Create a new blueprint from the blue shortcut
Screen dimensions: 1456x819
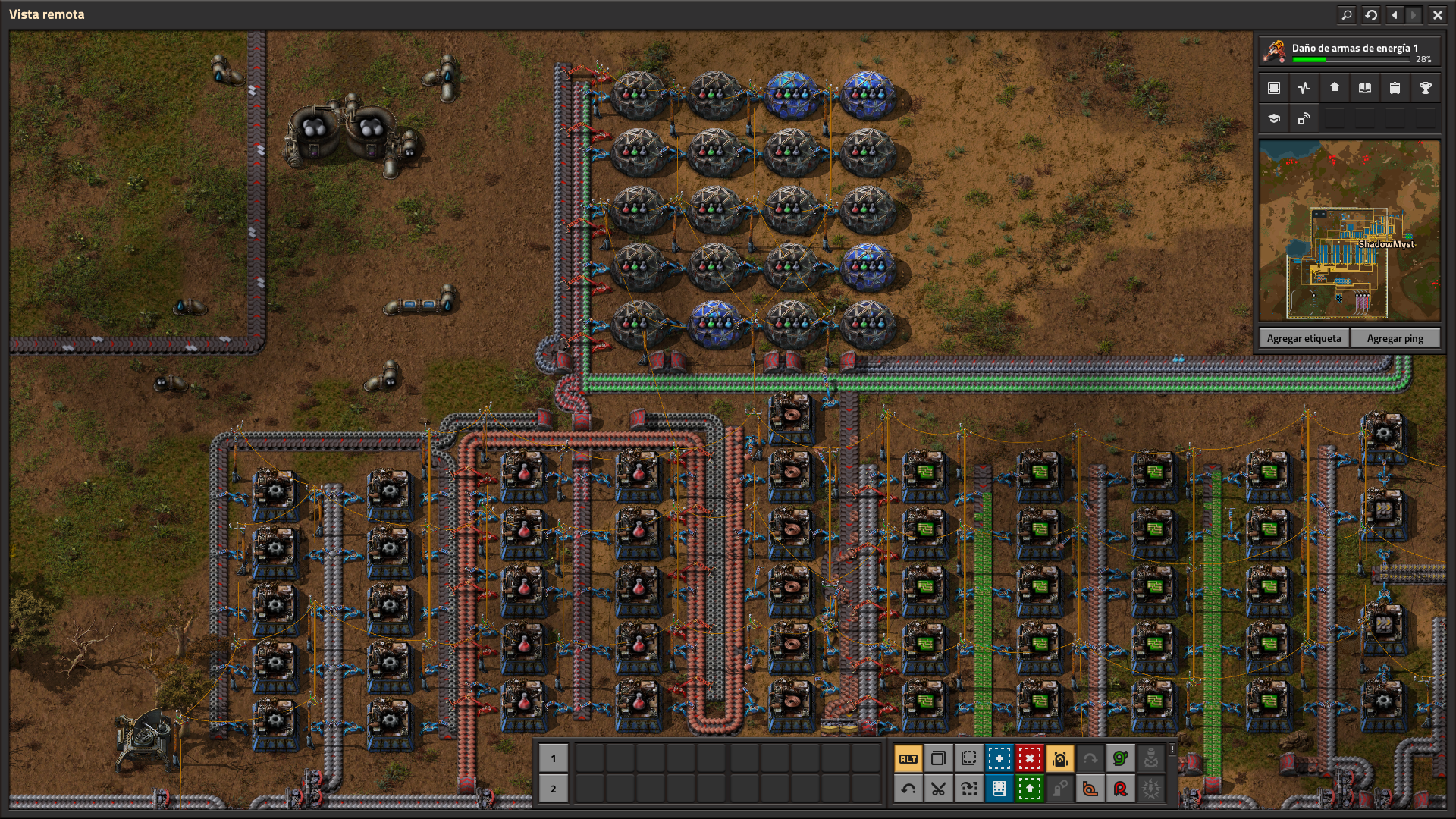point(999,758)
